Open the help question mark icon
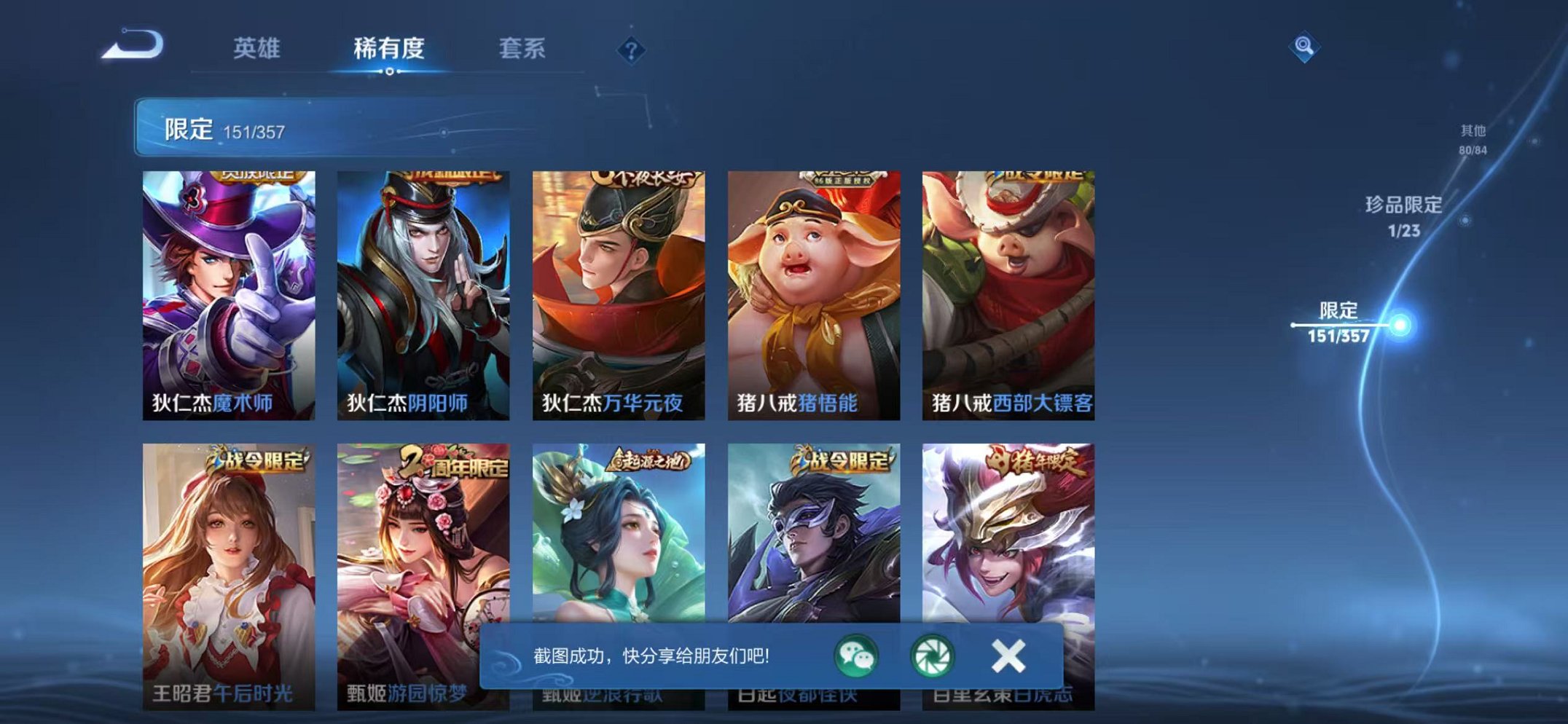1568x724 pixels. 632,49
